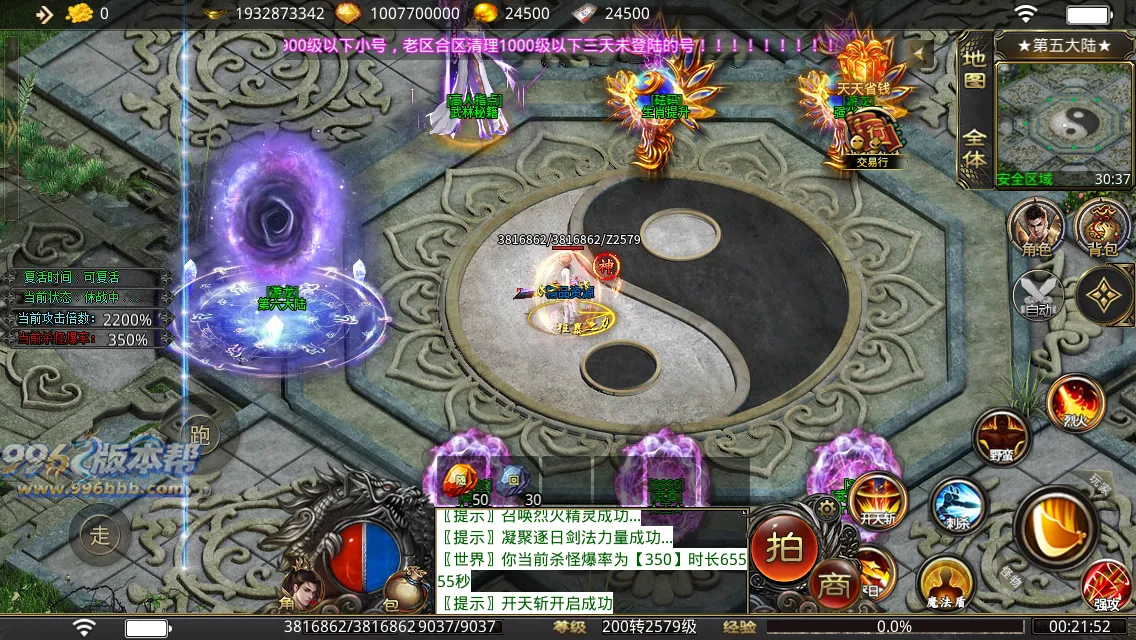Toggle 自动 auto-battle crossed swords icon

click(x=1039, y=295)
